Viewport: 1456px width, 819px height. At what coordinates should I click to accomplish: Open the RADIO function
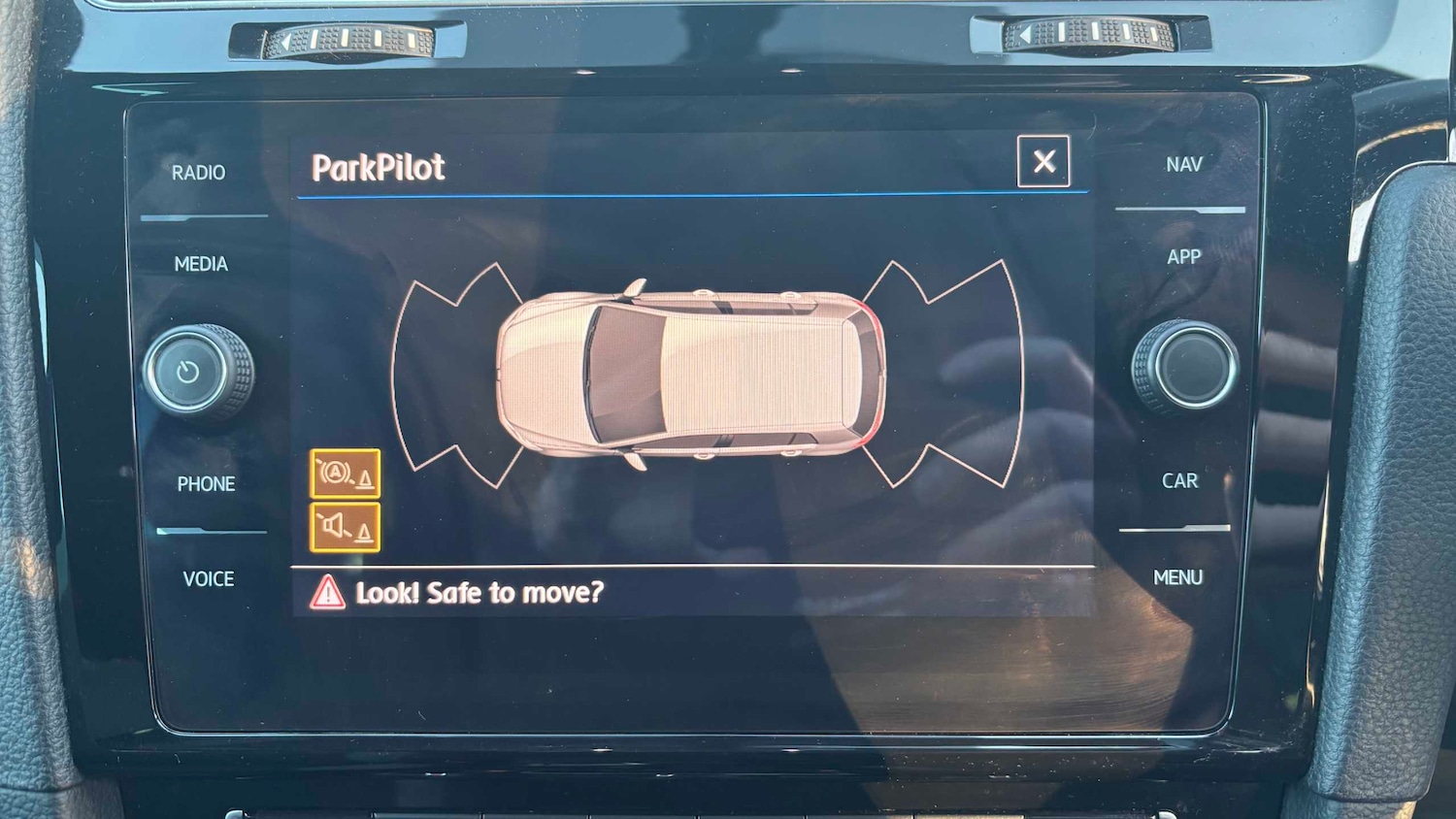pos(198,173)
